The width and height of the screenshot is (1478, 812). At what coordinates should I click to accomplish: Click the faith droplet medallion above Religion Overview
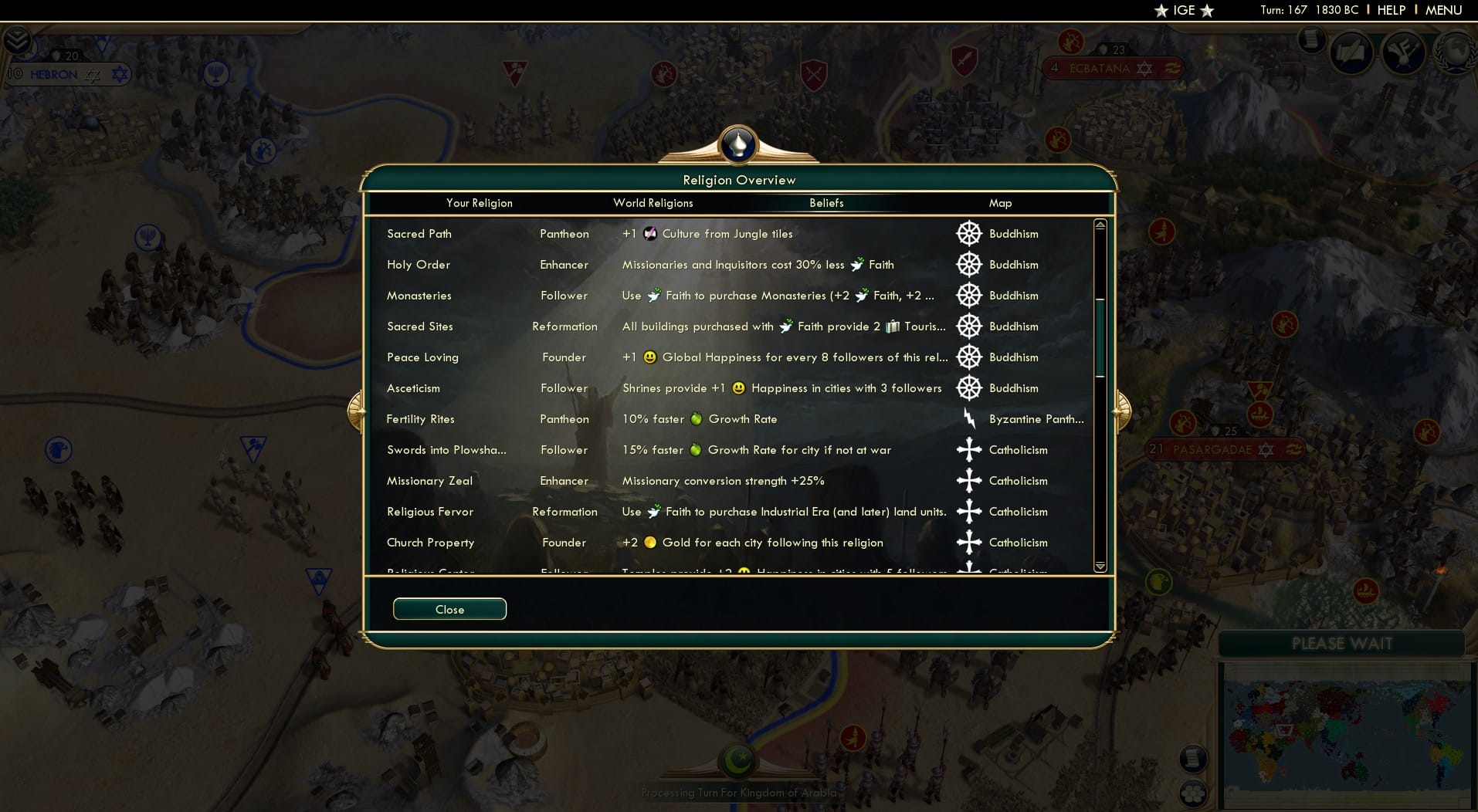pyautogui.click(x=738, y=145)
